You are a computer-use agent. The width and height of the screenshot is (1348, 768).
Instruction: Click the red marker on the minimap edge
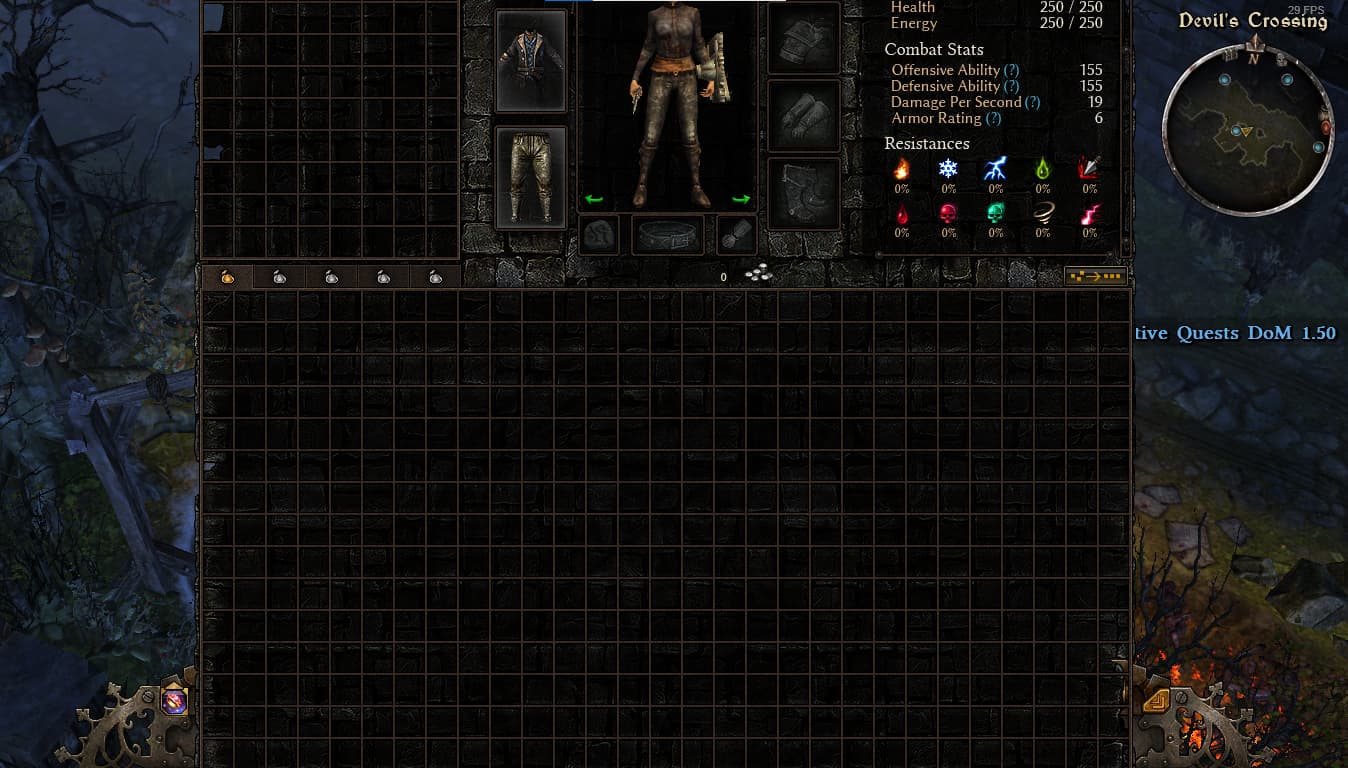click(1326, 127)
